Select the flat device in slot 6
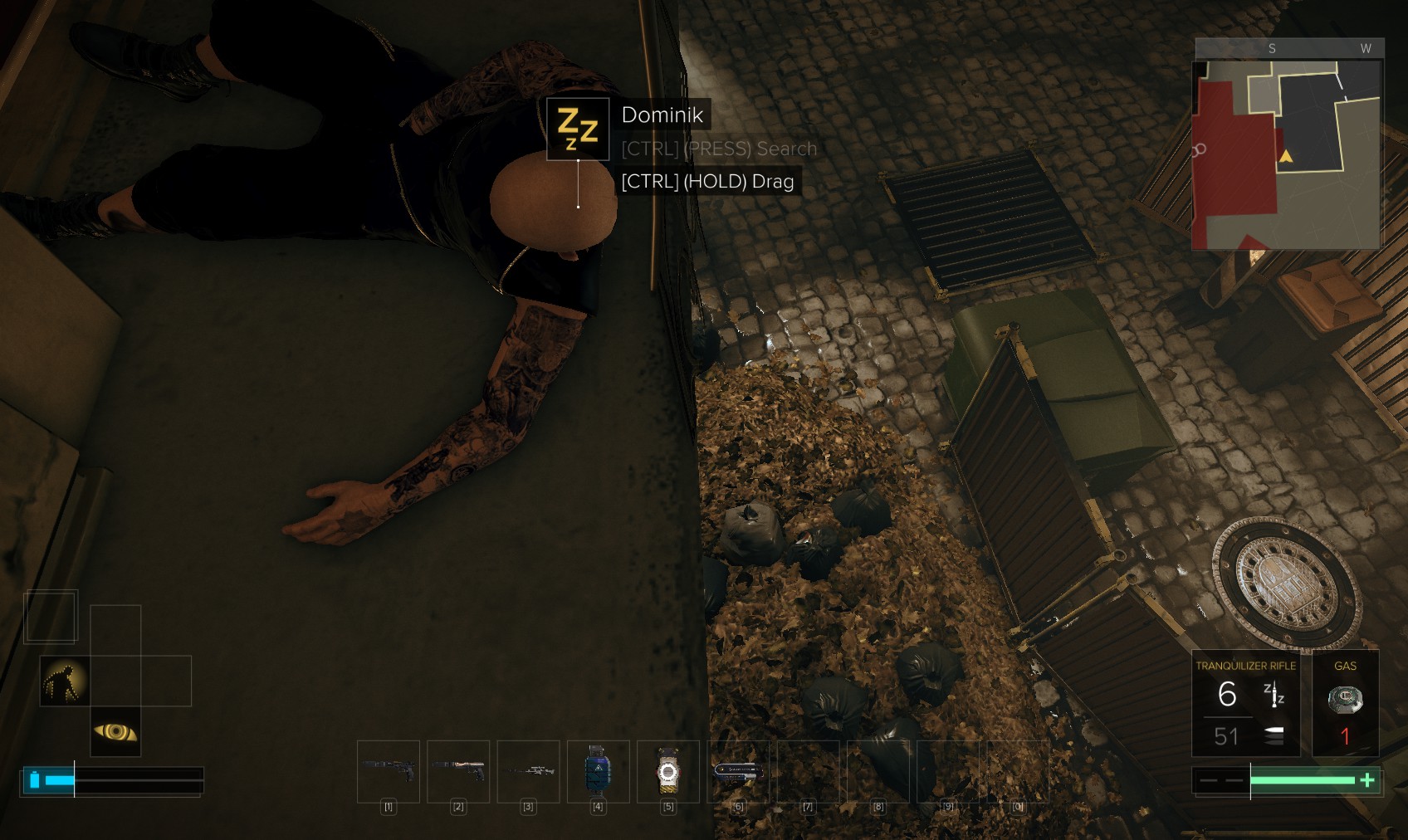 coord(737,770)
